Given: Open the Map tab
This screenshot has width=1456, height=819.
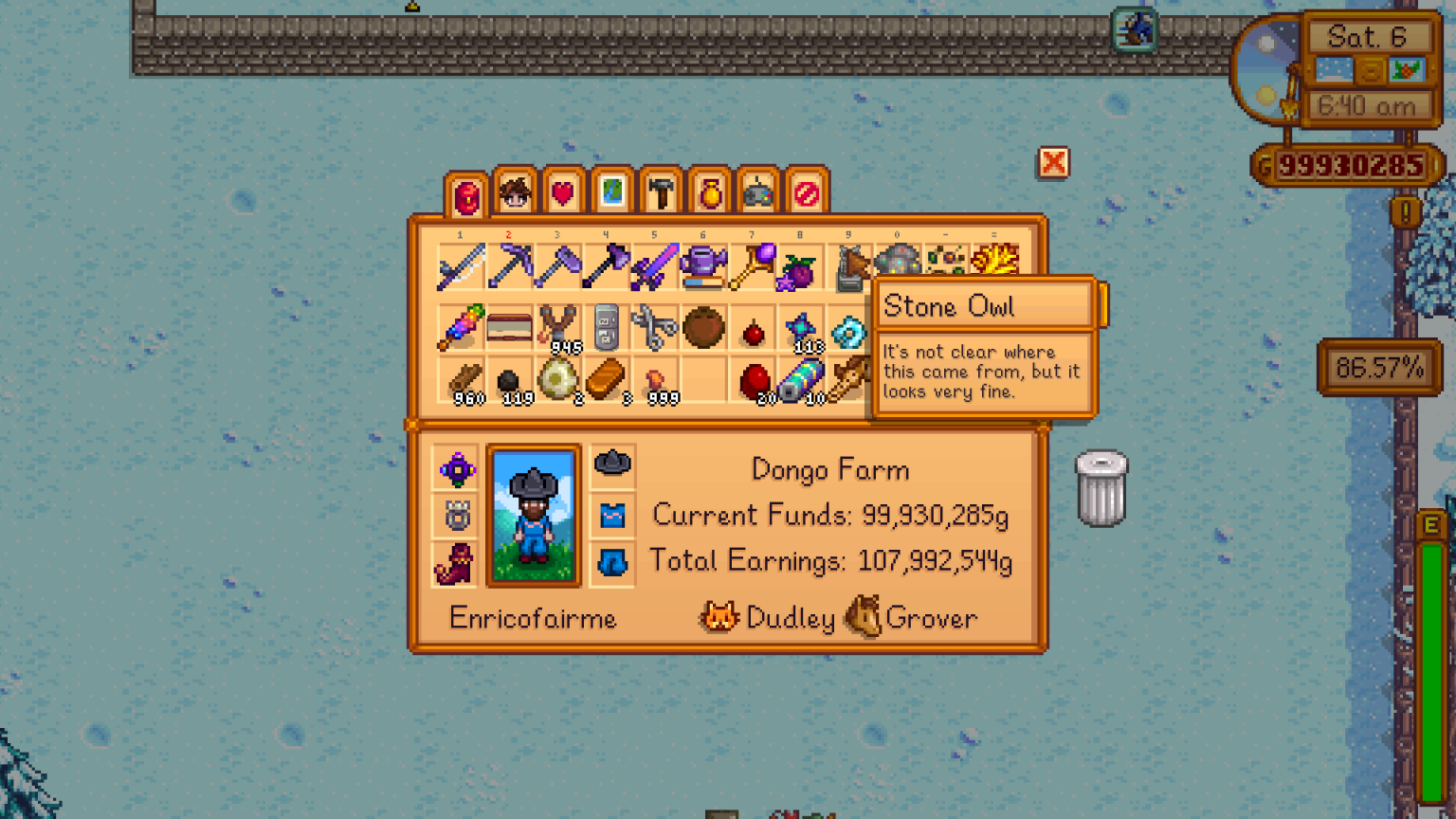Looking at the screenshot, I should tap(610, 192).
